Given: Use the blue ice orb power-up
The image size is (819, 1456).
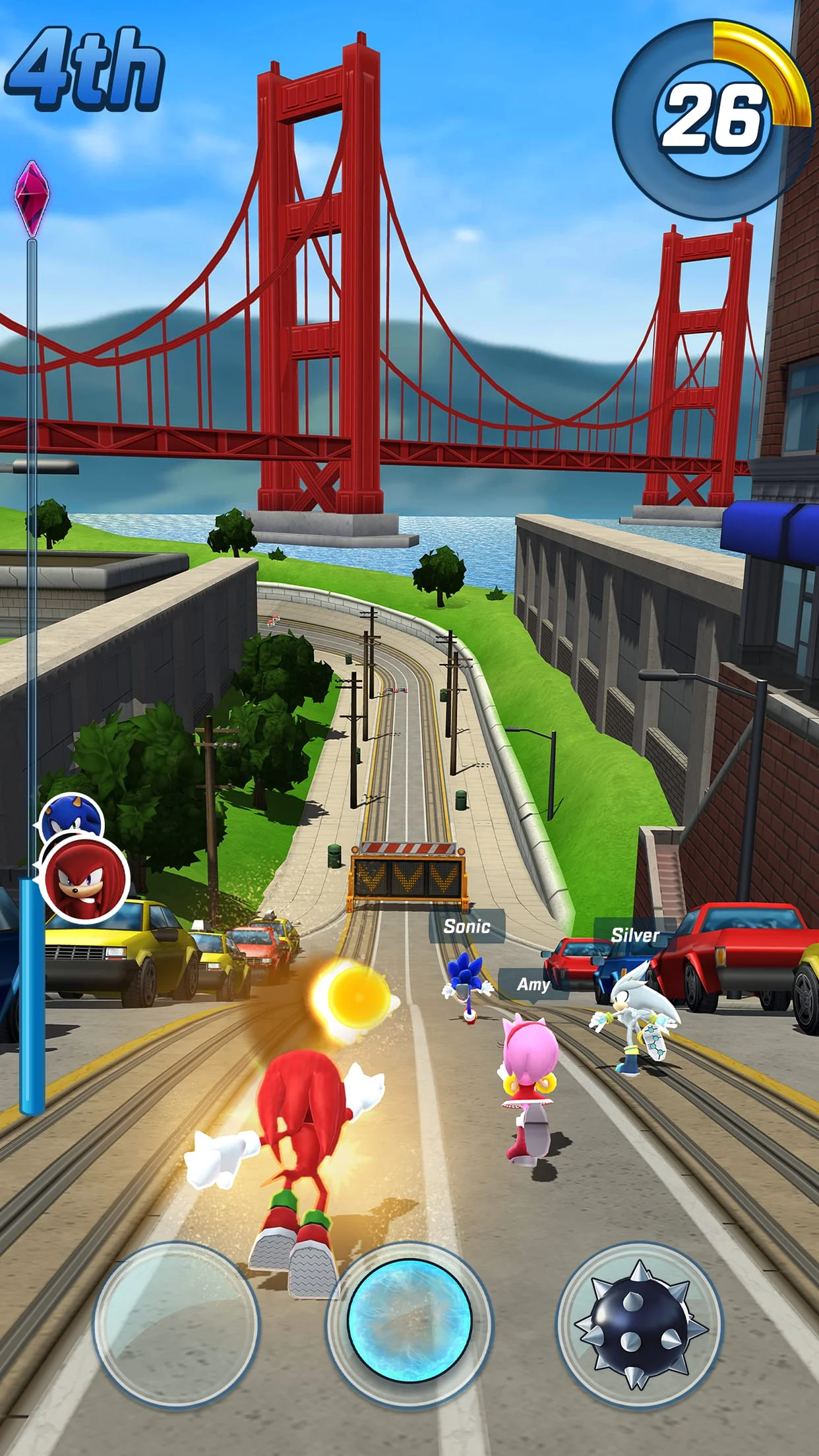Looking at the screenshot, I should click(409, 1323).
